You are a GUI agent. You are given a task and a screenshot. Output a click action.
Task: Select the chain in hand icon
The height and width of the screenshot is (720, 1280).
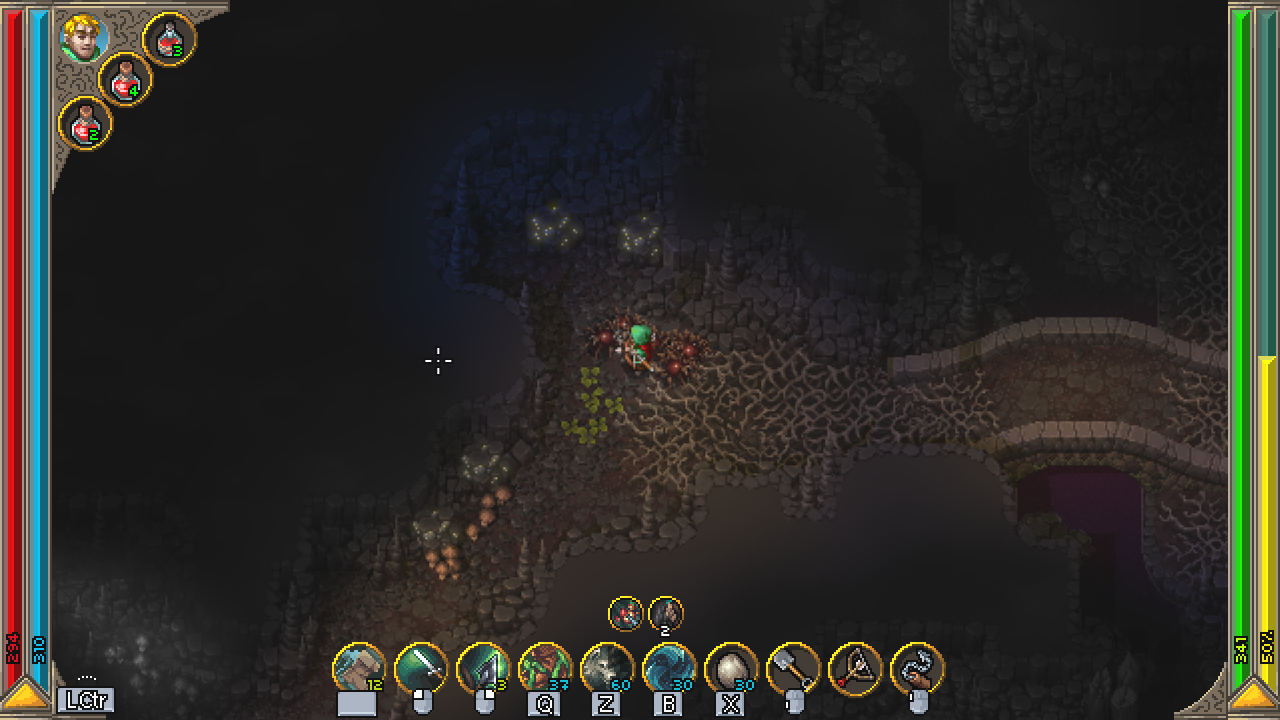click(x=917, y=668)
